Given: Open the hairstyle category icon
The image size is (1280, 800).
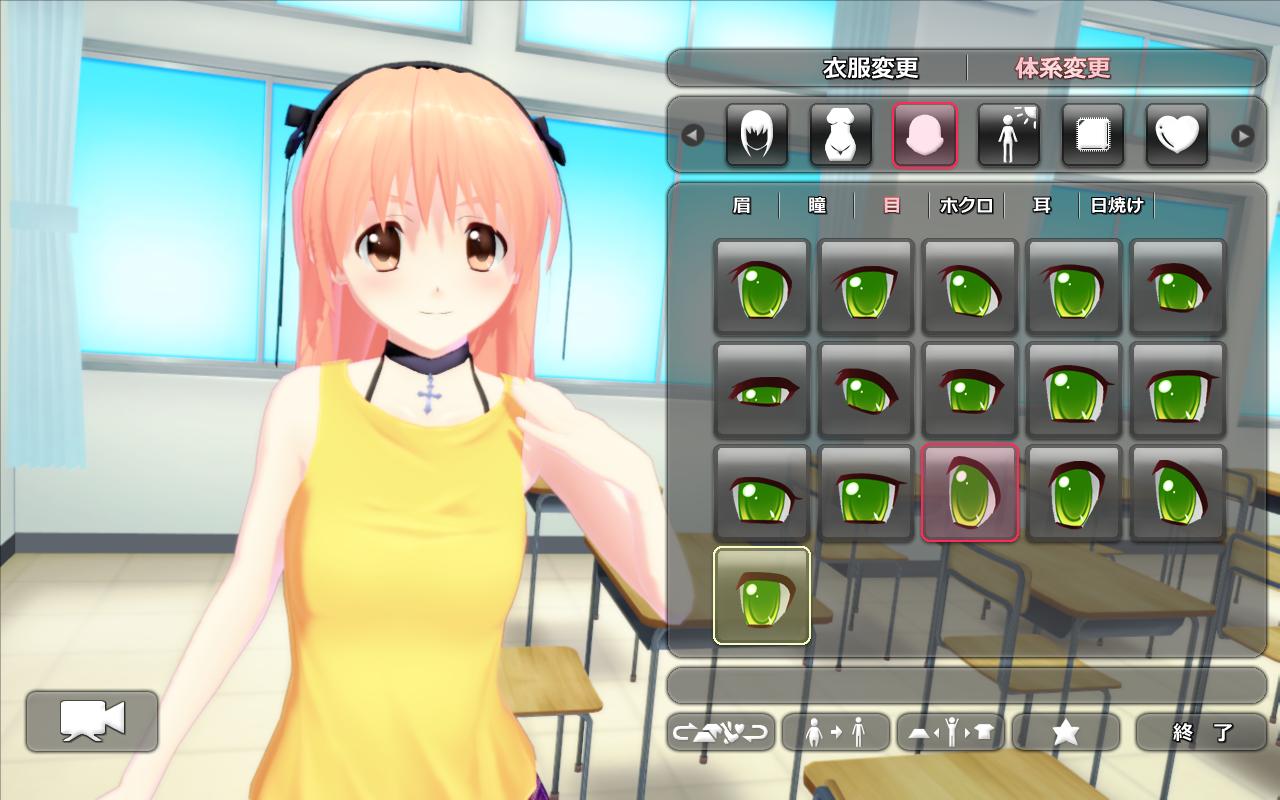Looking at the screenshot, I should [757, 135].
